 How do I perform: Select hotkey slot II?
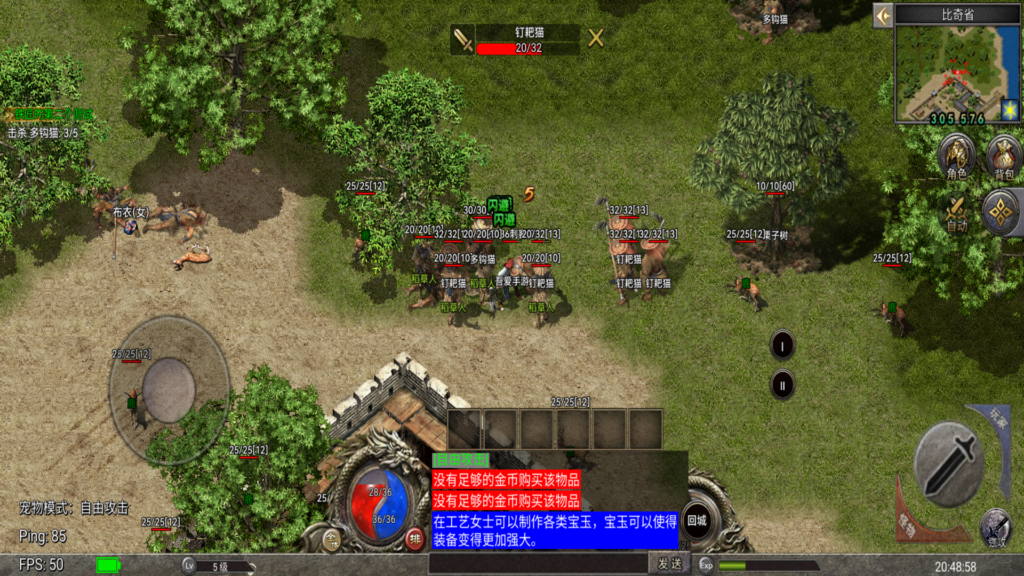[x=782, y=384]
